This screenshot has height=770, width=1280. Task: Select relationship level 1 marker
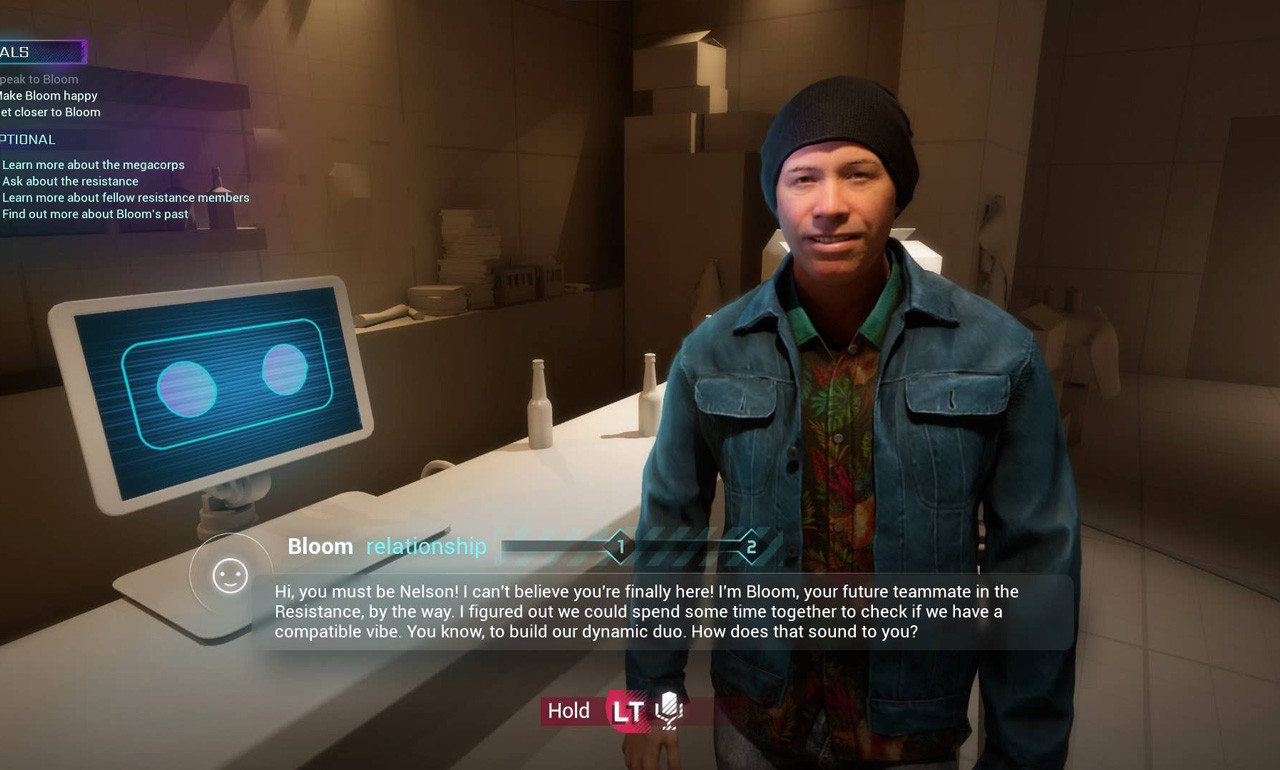tap(620, 547)
